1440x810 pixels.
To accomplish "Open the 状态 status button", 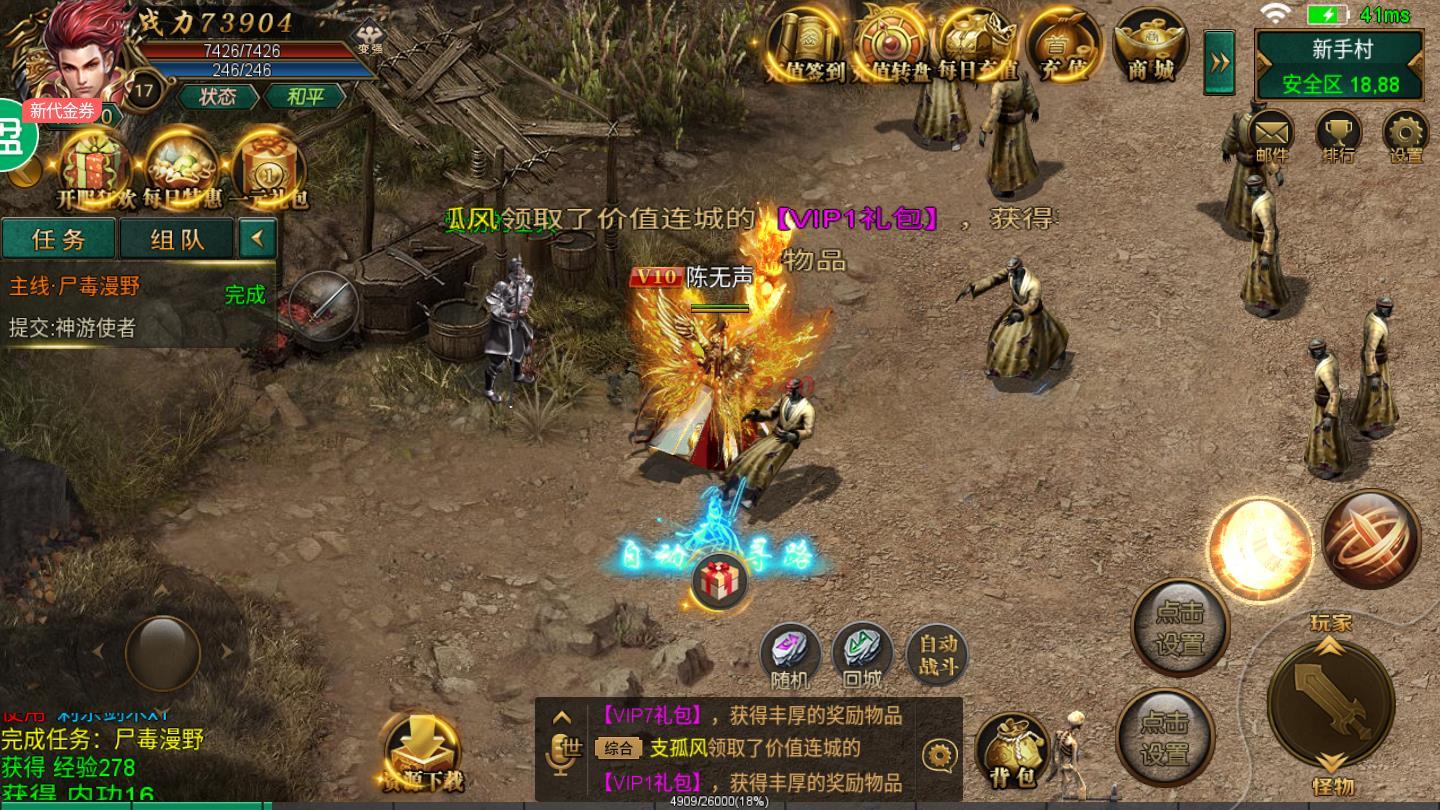I will pyautogui.click(x=217, y=96).
